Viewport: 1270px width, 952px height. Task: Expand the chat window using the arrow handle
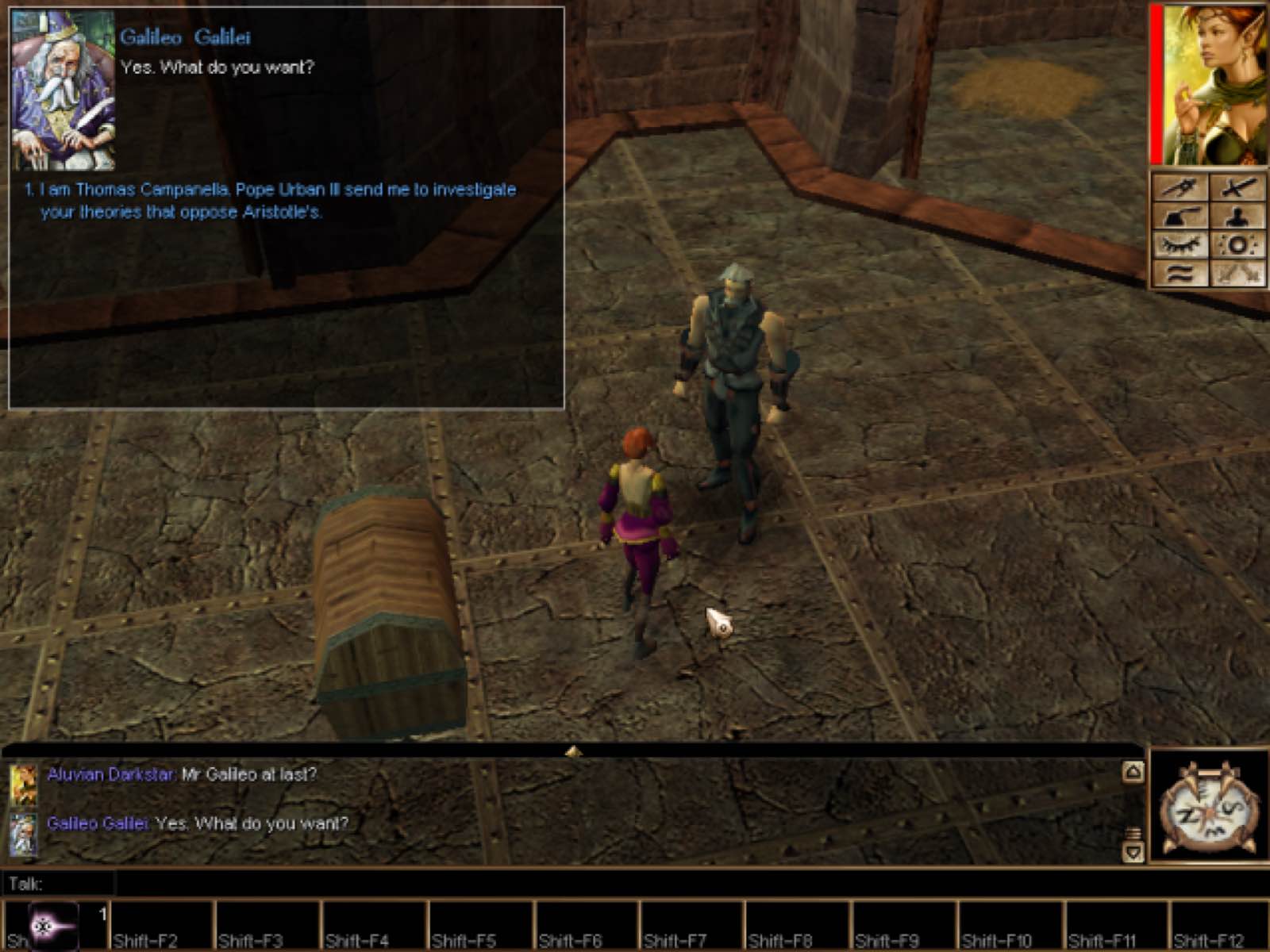573,750
